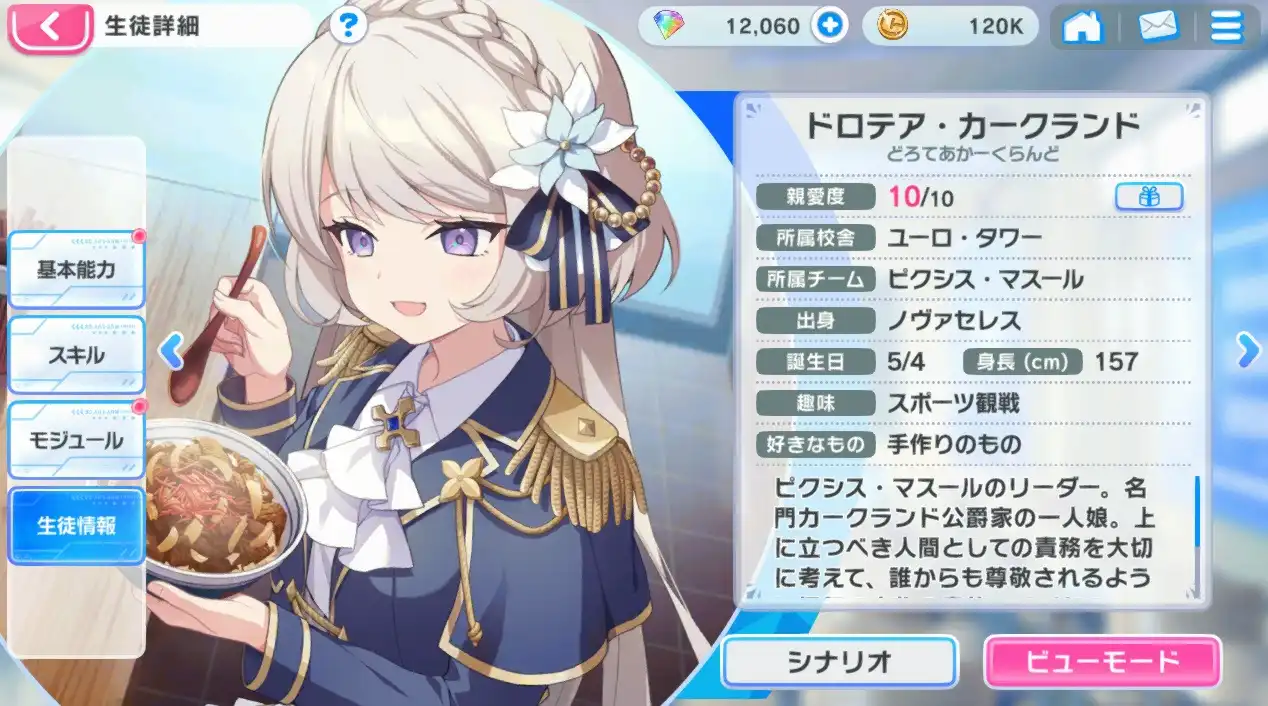The image size is (1268, 706).
Task: Show the previous student with left arrow
Action: 172,350
